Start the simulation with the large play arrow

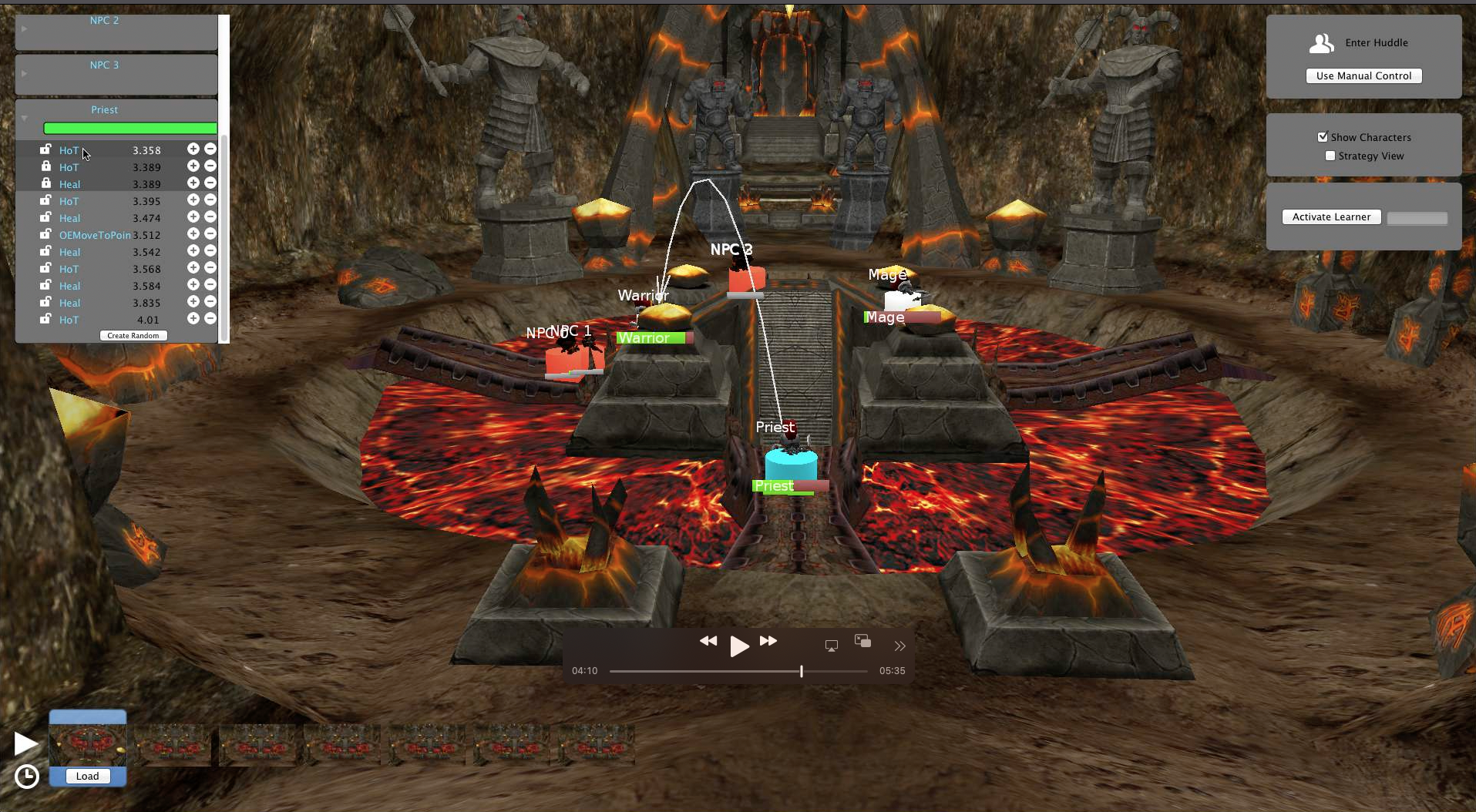coord(25,743)
